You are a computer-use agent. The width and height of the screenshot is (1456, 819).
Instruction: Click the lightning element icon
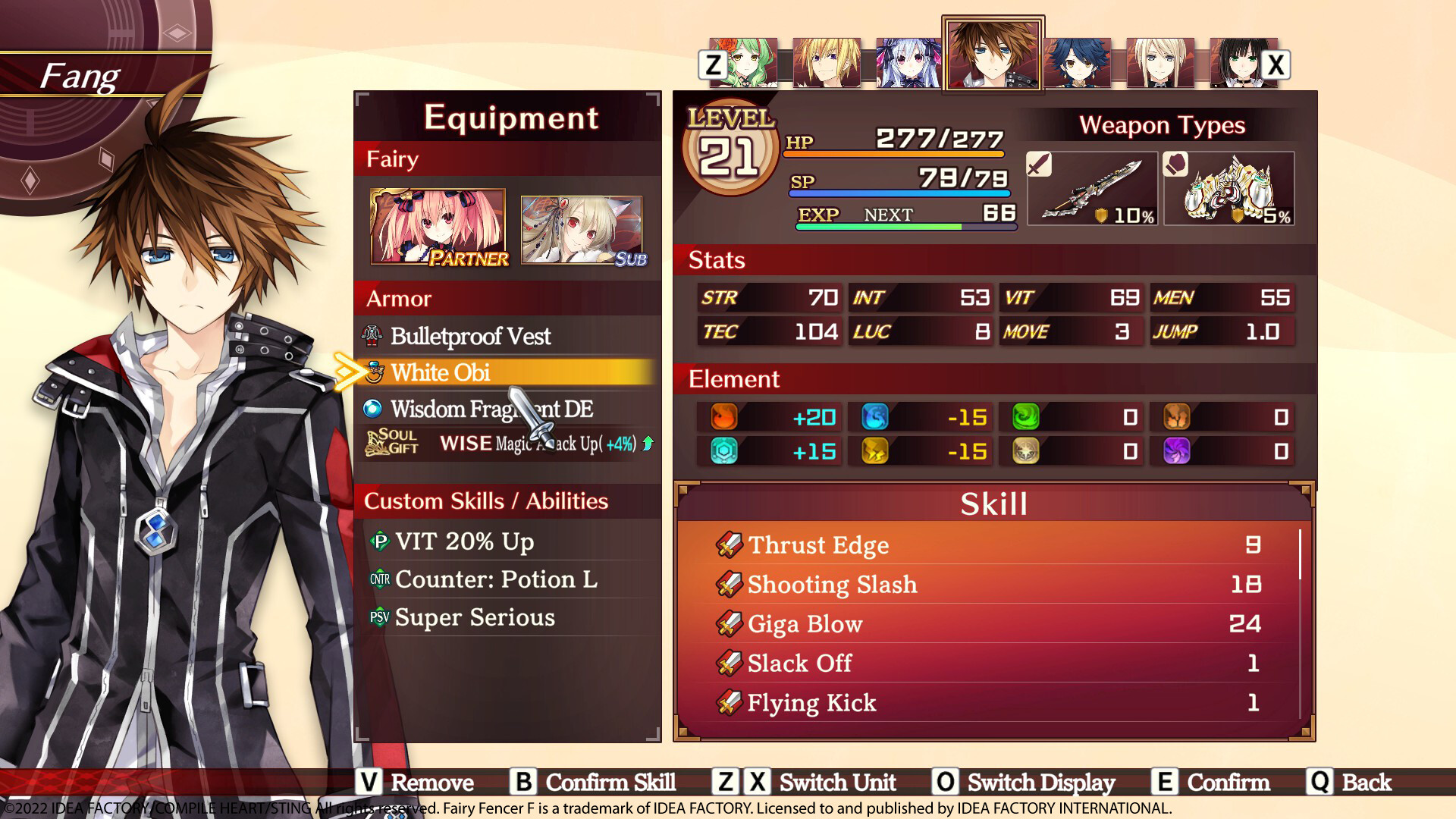(876, 451)
